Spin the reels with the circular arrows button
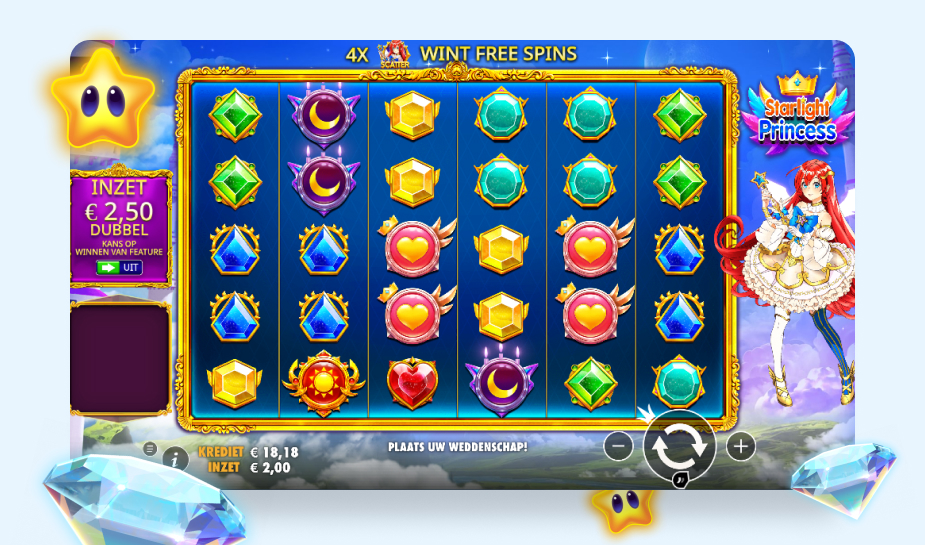This screenshot has width=925, height=545. [679, 446]
